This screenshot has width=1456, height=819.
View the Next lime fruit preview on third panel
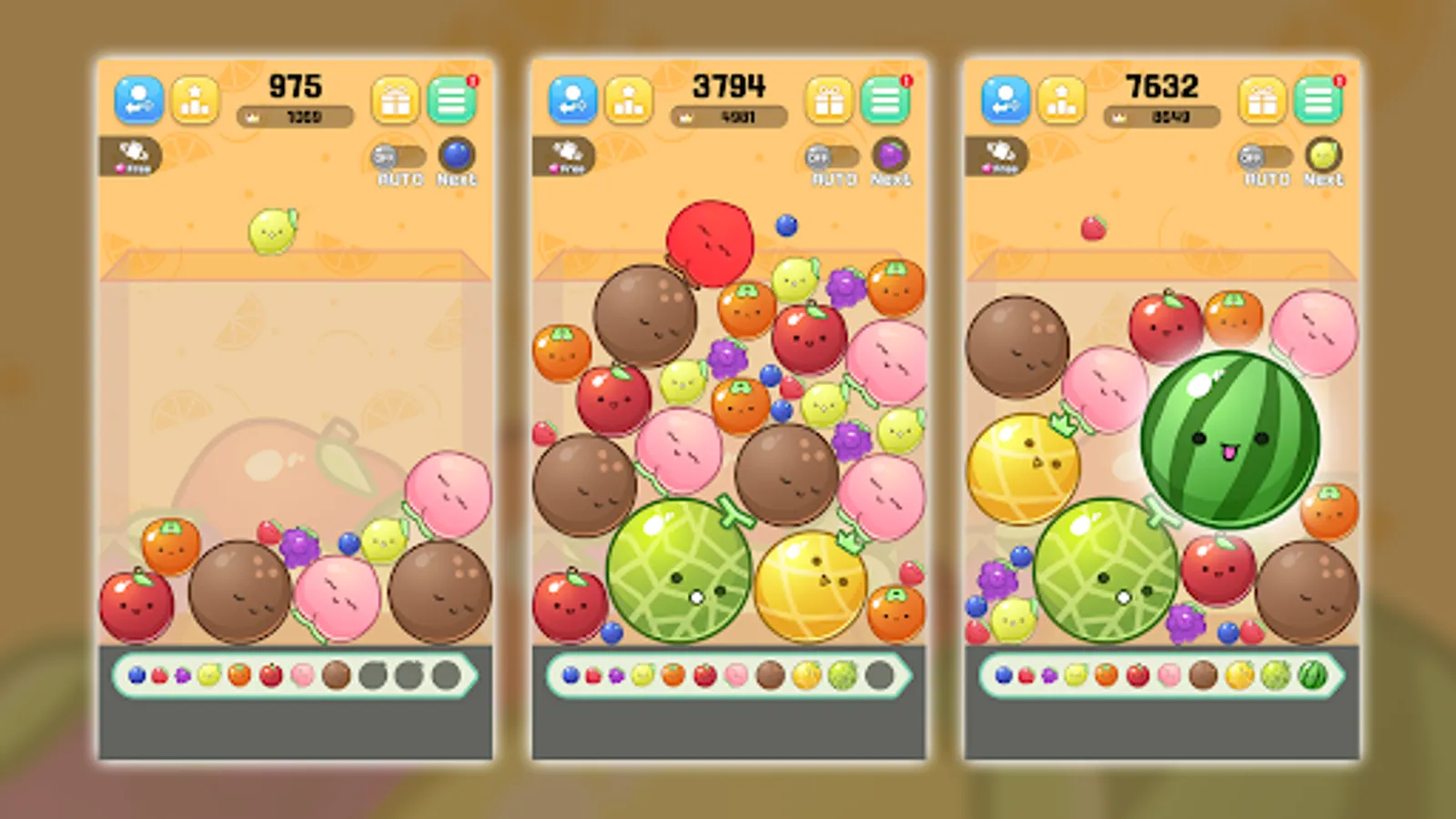point(1324,154)
